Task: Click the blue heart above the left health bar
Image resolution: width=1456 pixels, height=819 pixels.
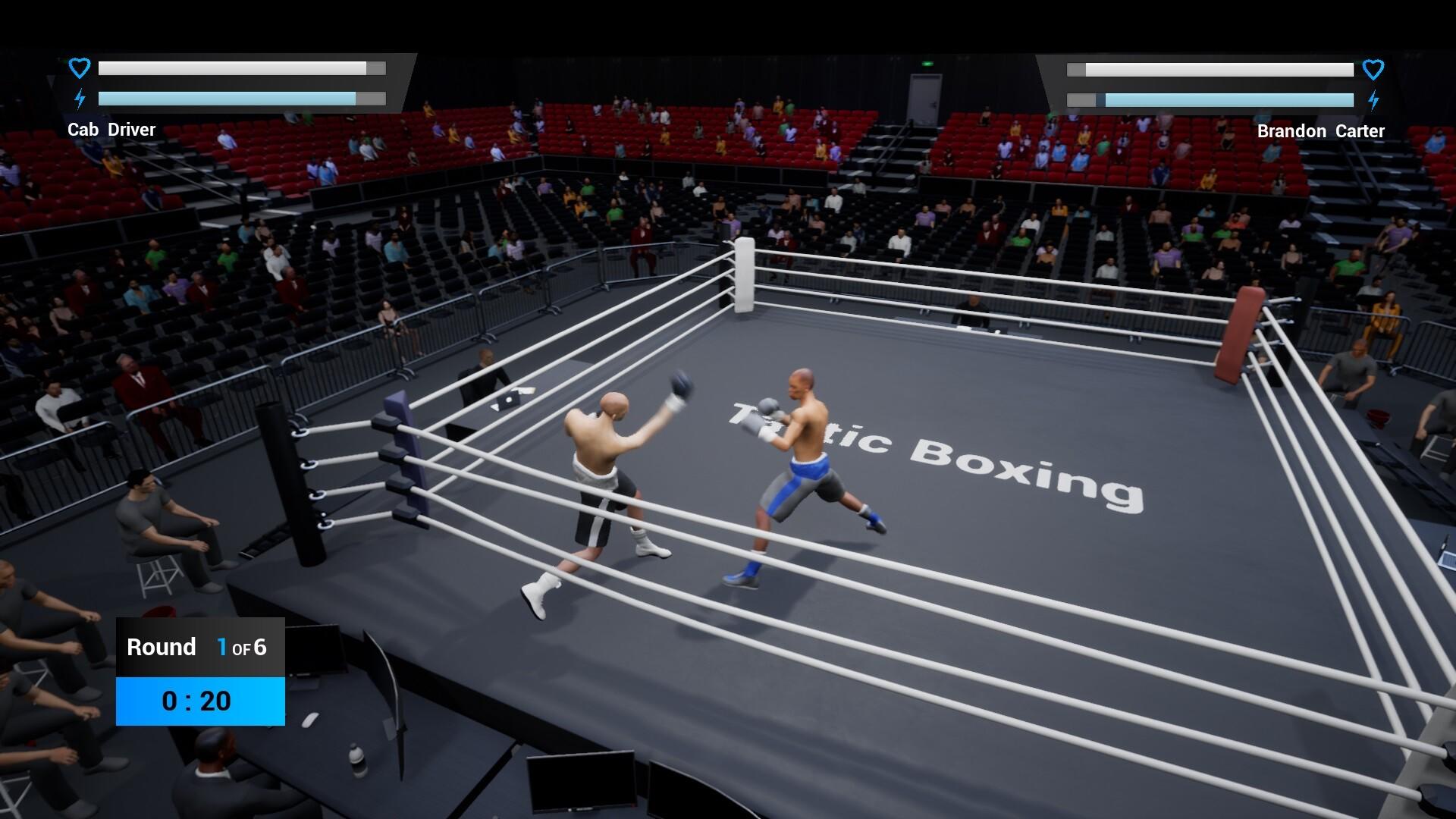Action: pos(79,67)
